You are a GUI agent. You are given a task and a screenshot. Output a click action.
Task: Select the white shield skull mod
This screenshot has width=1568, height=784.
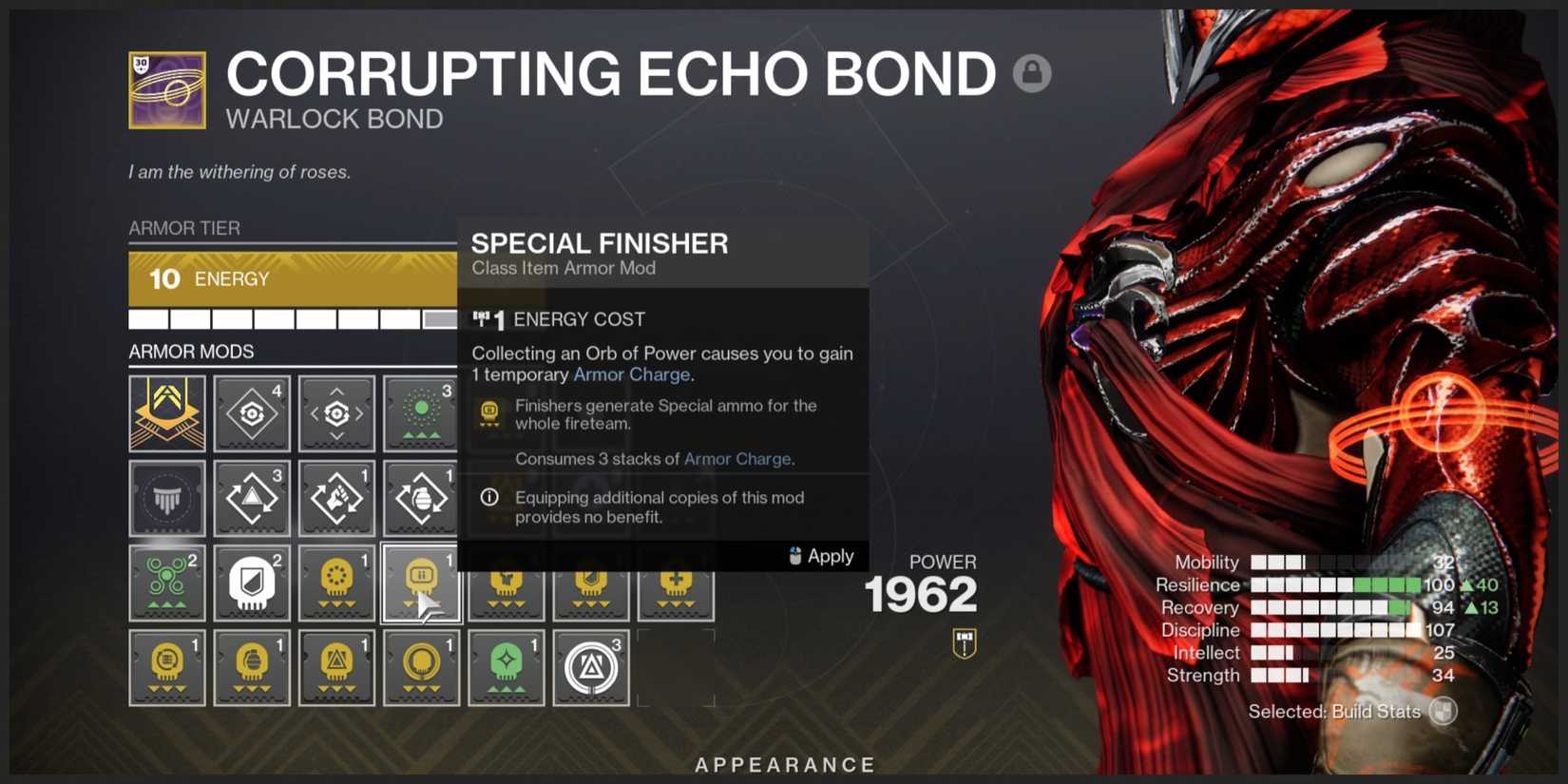pos(252,582)
